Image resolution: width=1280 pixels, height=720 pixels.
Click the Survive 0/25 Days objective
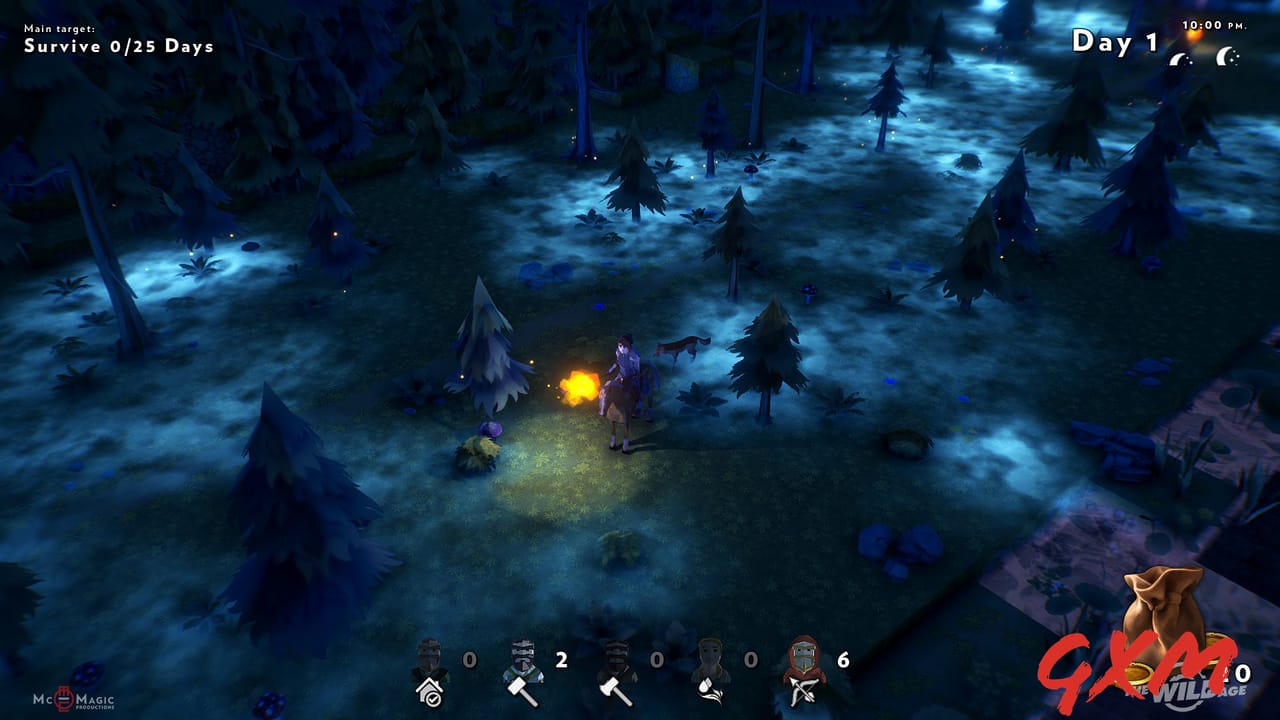coord(118,46)
